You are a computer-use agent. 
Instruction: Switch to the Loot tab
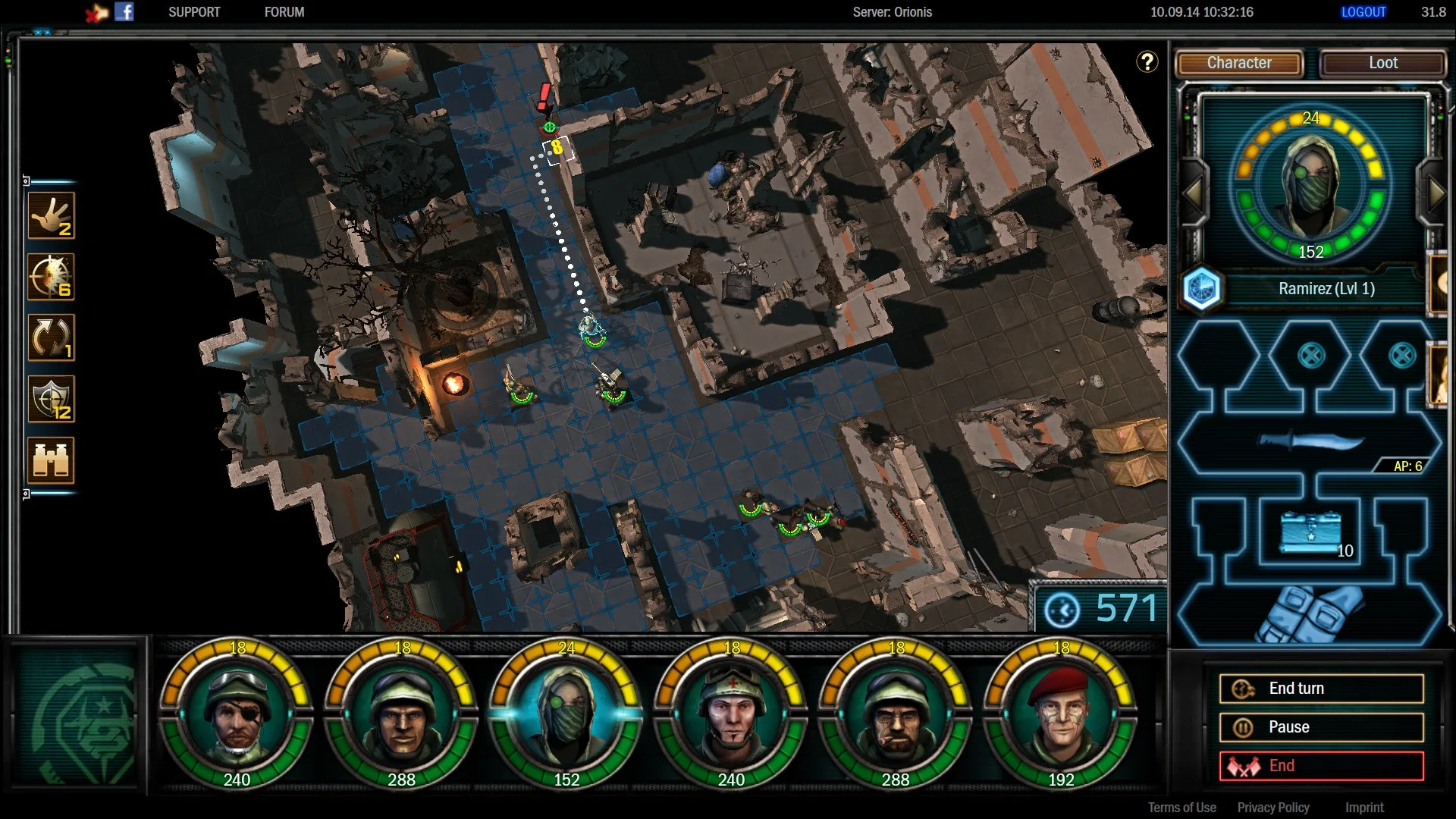1382,63
